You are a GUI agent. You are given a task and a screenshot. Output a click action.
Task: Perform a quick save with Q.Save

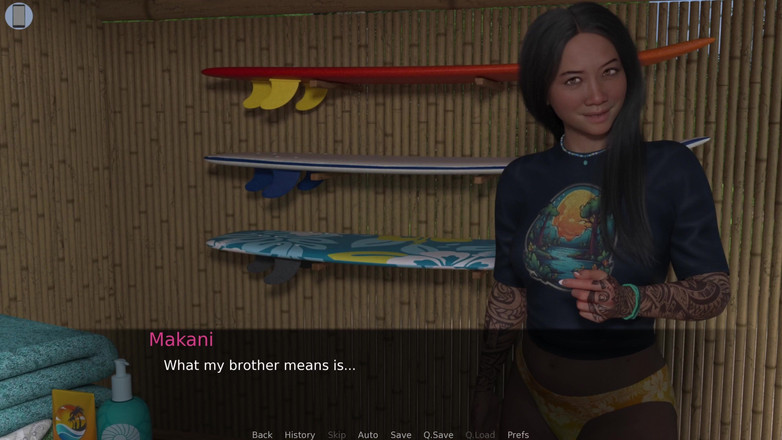tap(438, 435)
